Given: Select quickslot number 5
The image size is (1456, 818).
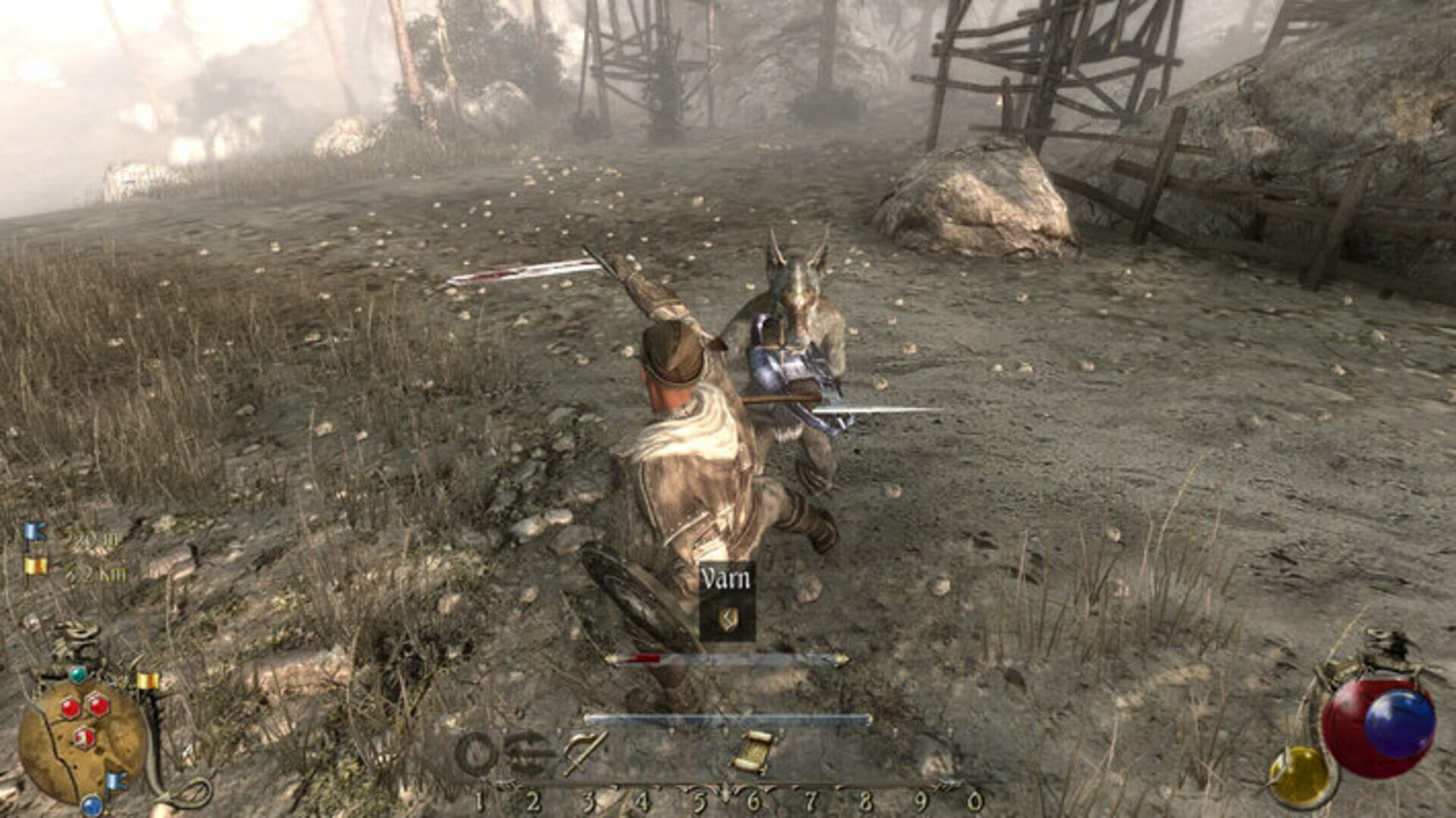Looking at the screenshot, I should [699, 801].
